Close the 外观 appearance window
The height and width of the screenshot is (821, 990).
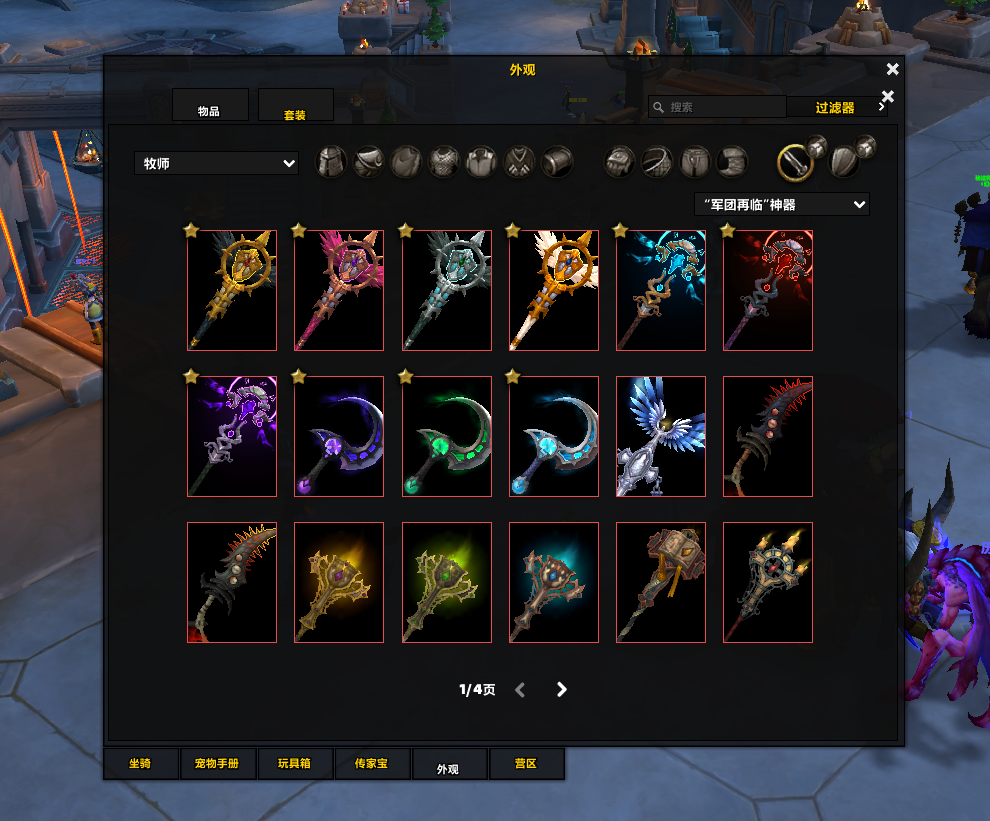[x=892, y=69]
